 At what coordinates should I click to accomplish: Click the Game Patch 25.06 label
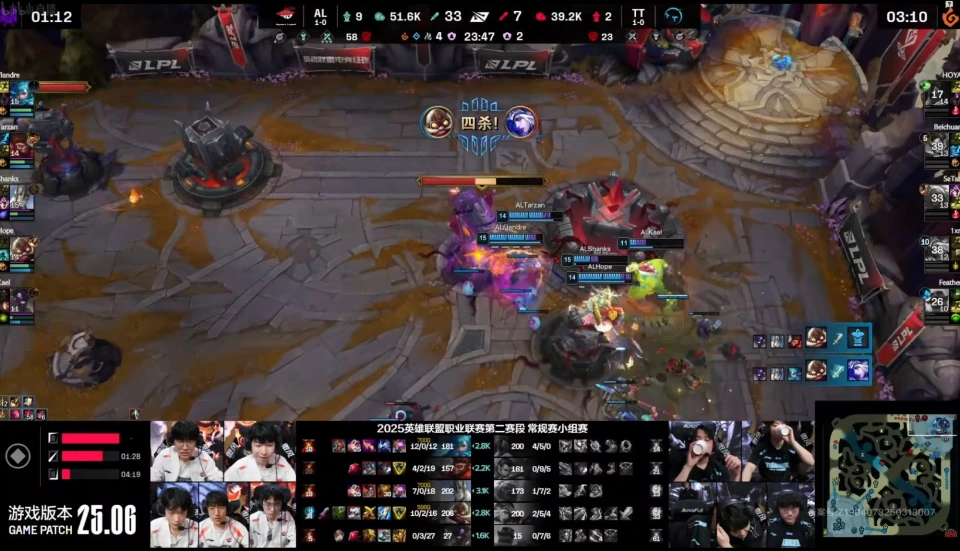click(x=72, y=520)
